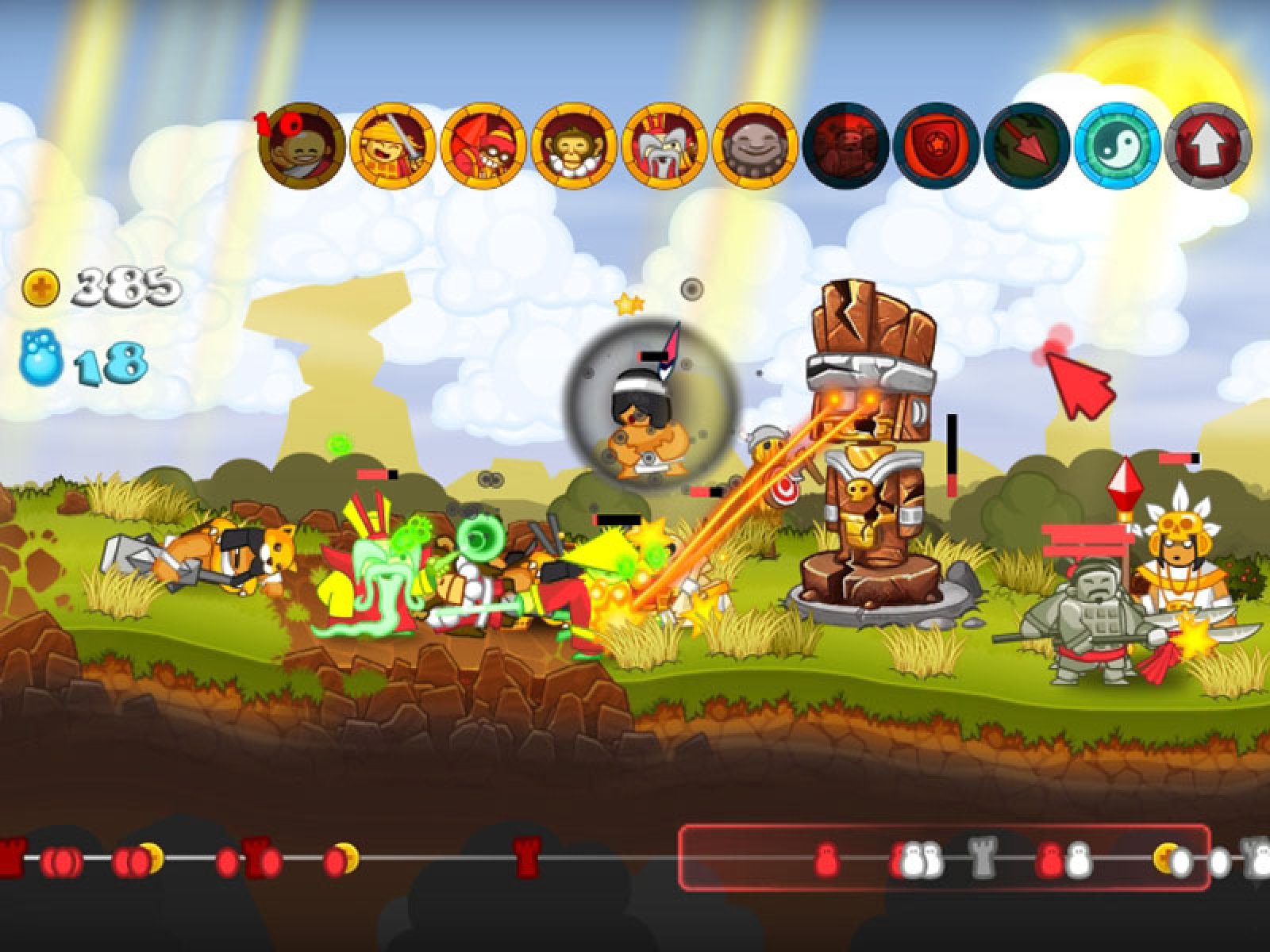1270x952 pixels.
Task: Spawn the smiling stone buddha unit
Action: coord(756,147)
